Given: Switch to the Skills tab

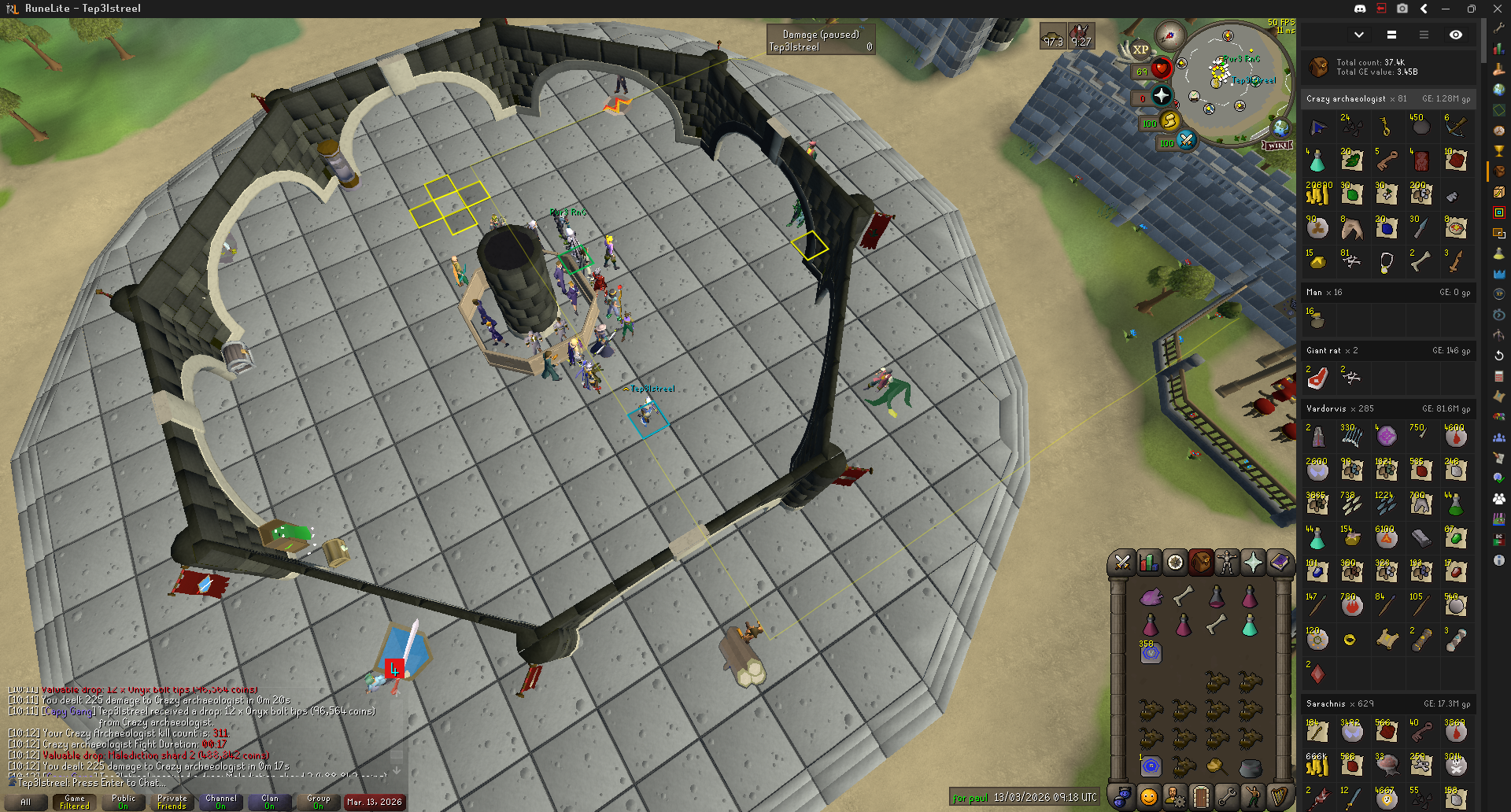Looking at the screenshot, I should click(1149, 563).
